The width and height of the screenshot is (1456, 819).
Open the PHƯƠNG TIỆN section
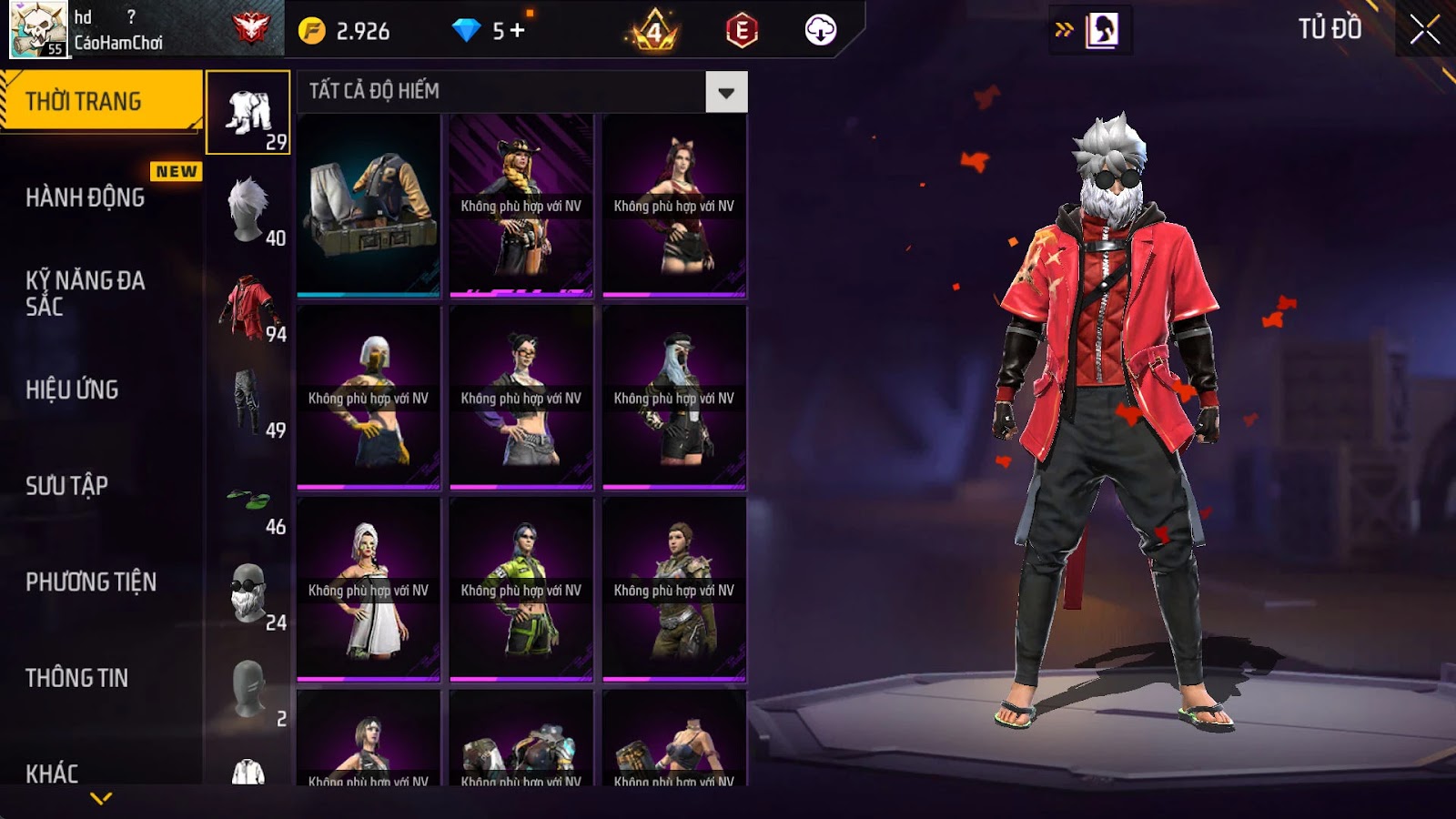click(91, 582)
